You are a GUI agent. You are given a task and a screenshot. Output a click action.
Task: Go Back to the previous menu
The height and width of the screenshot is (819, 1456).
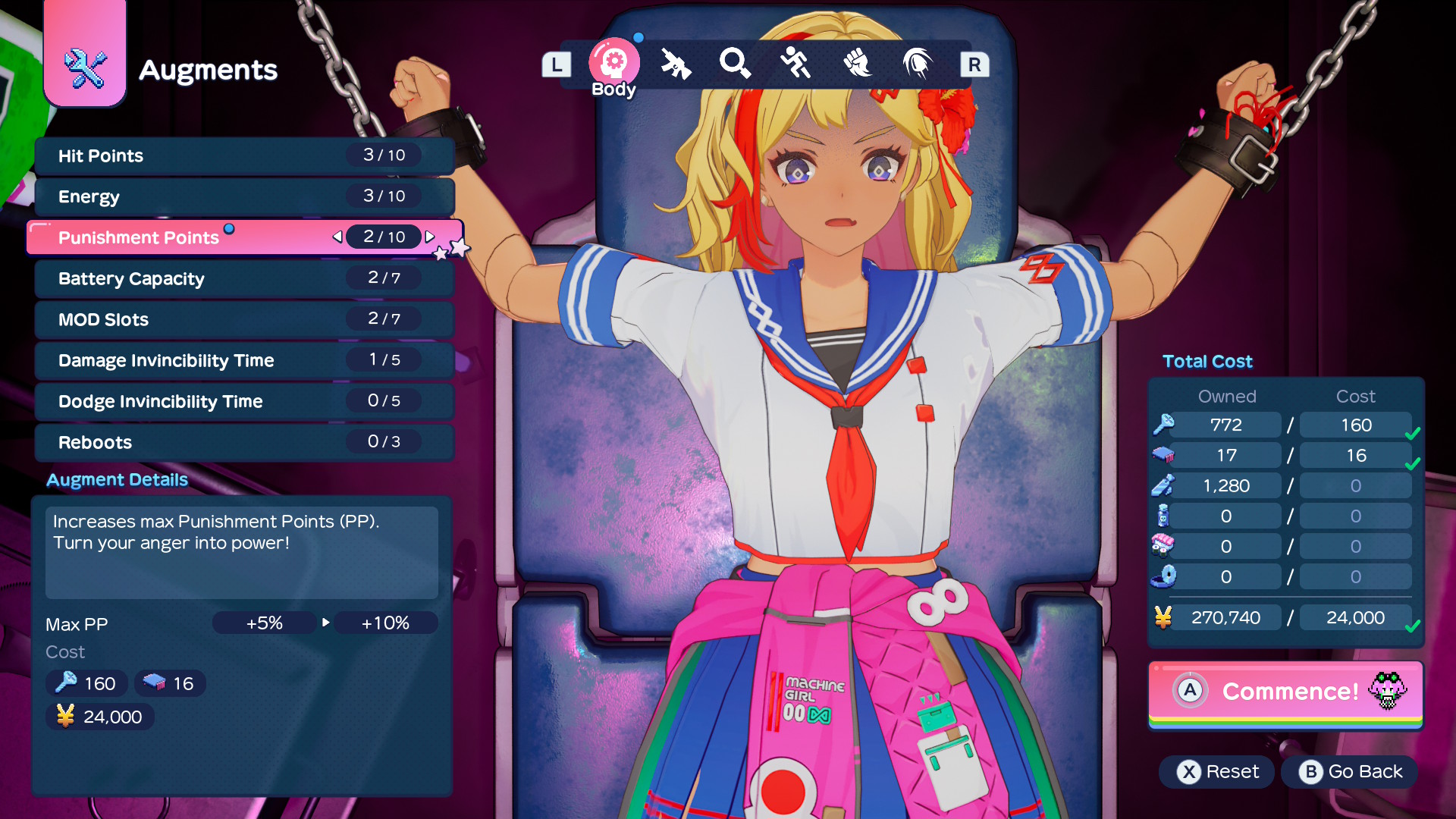click(x=1350, y=772)
